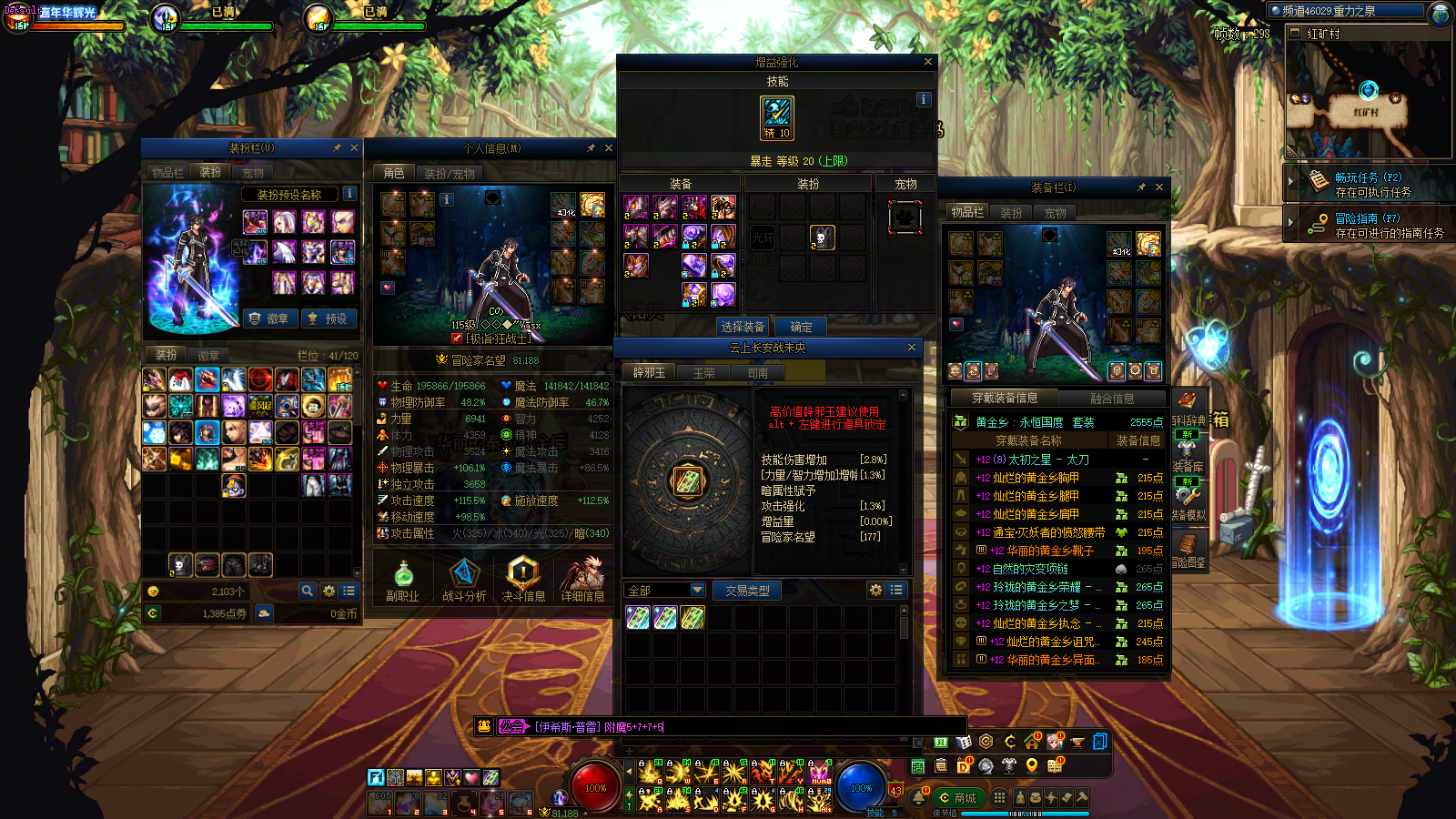Close the 个人信息 window
Screen dimensions: 1456x819
(609, 147)
